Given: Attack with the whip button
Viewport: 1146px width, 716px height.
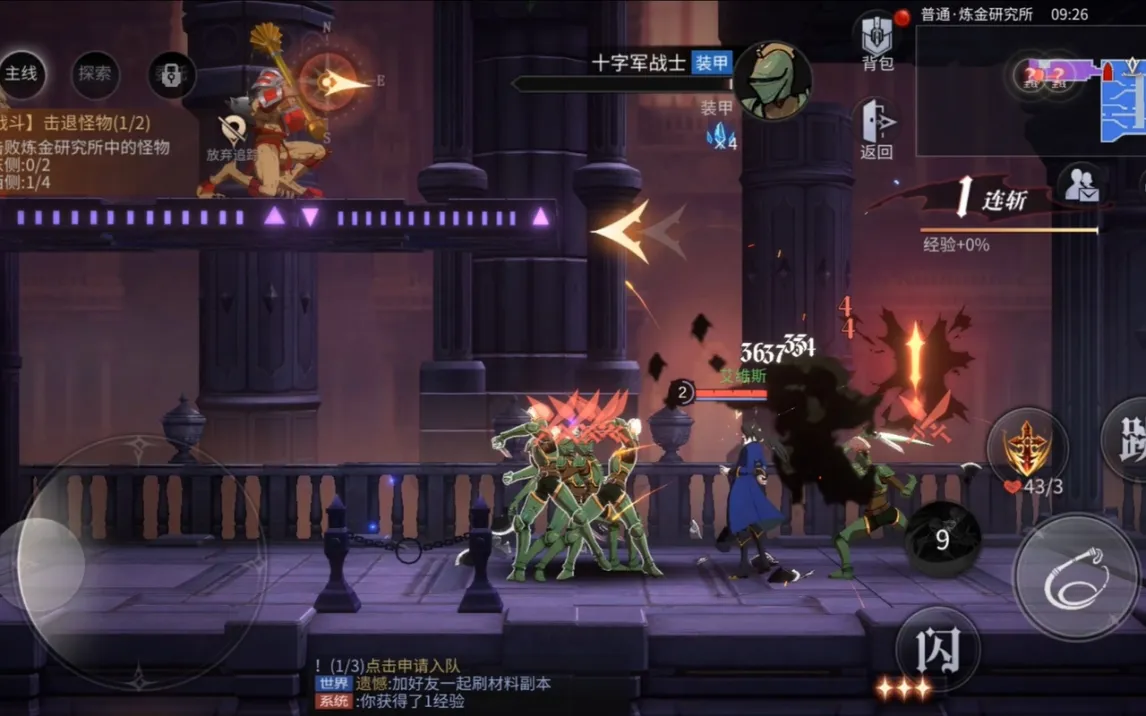Looking at the screenshot, I should coord(1075,576).
